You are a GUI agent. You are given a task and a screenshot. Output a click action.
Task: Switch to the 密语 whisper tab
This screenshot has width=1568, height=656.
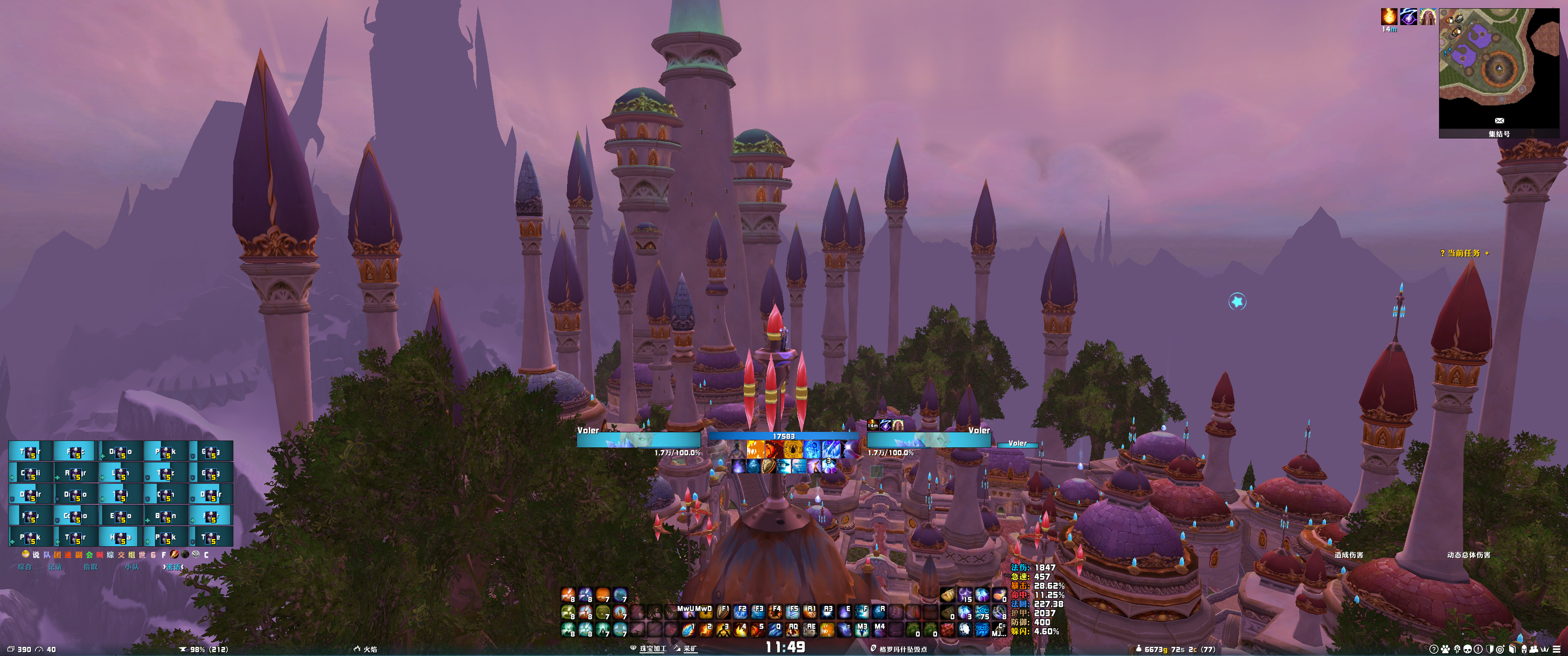tap(173, 567)
